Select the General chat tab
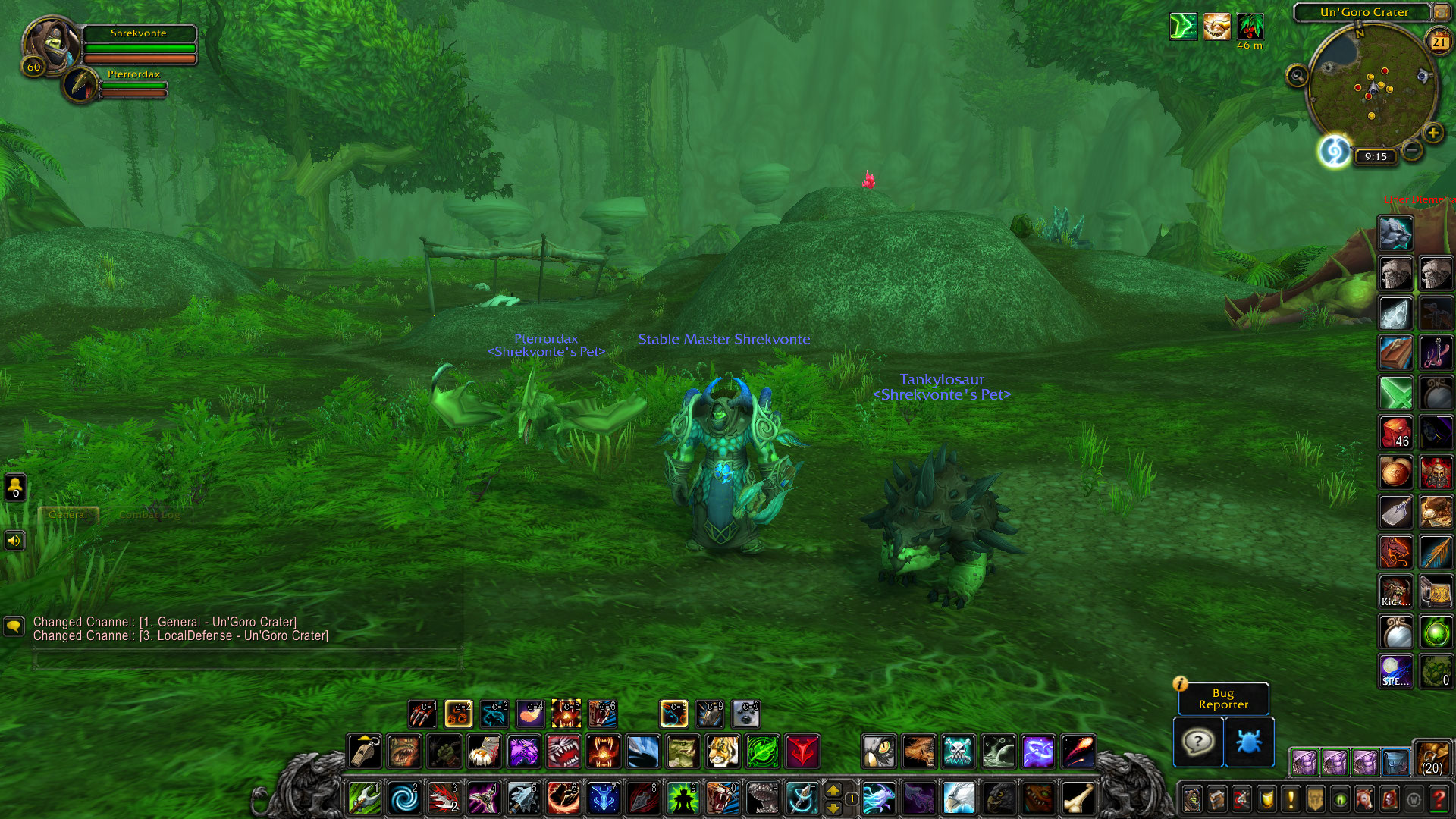Viewport: 1456px width, 819px height. tap(68, 514)
